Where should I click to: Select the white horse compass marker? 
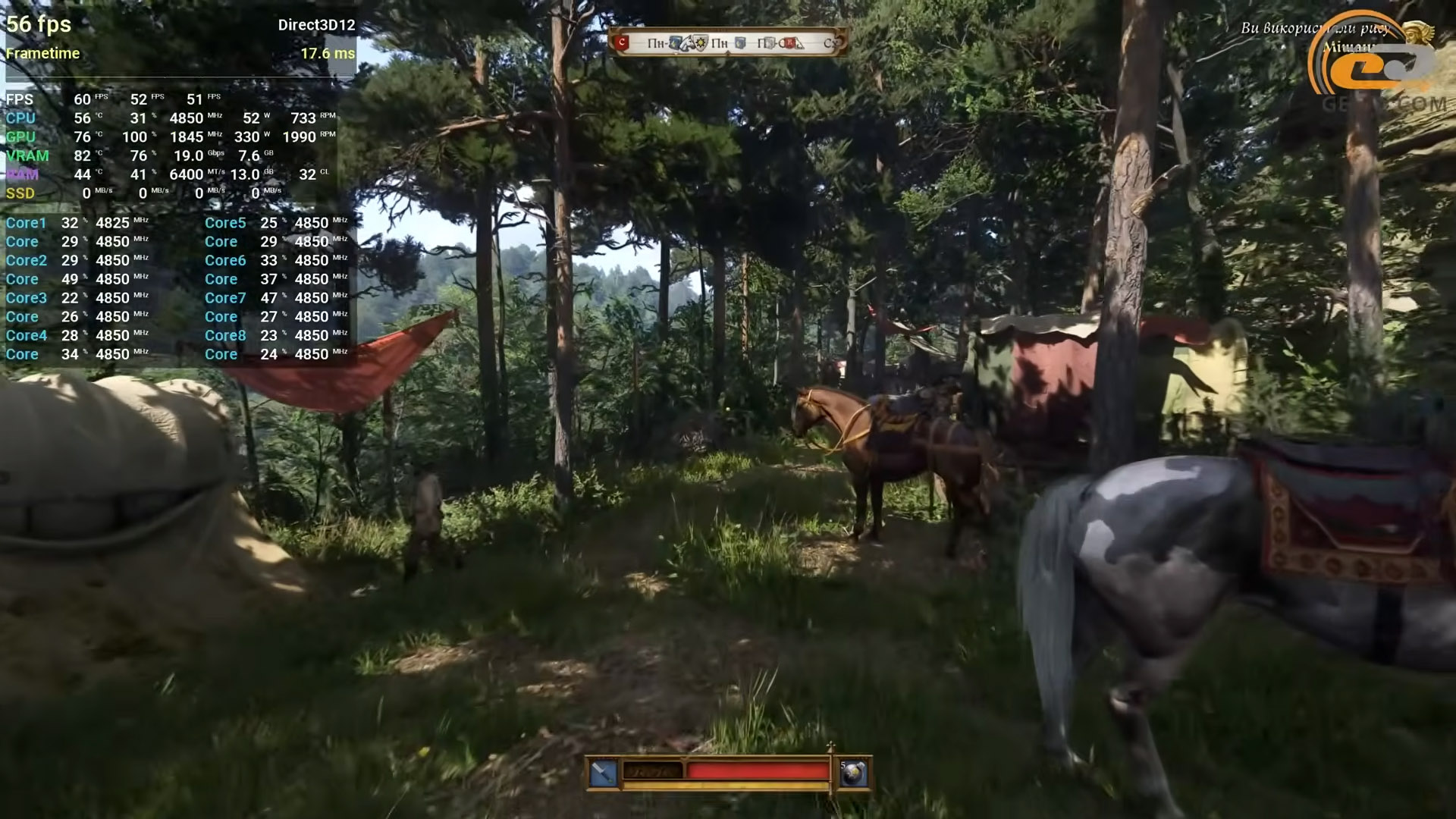[687, 43]
